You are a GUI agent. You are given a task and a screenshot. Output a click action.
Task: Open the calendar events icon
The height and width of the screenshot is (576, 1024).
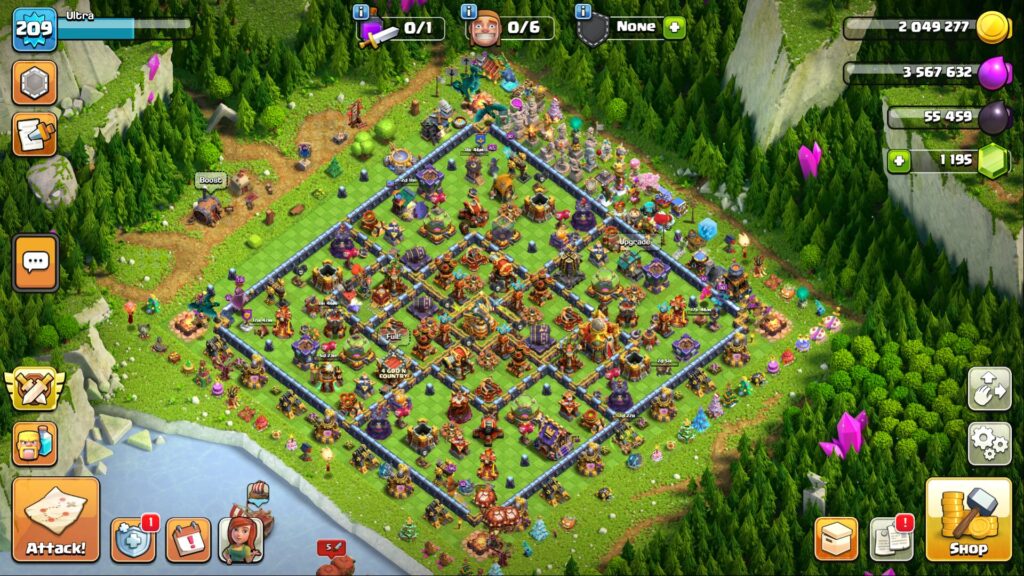click(187, 540)
